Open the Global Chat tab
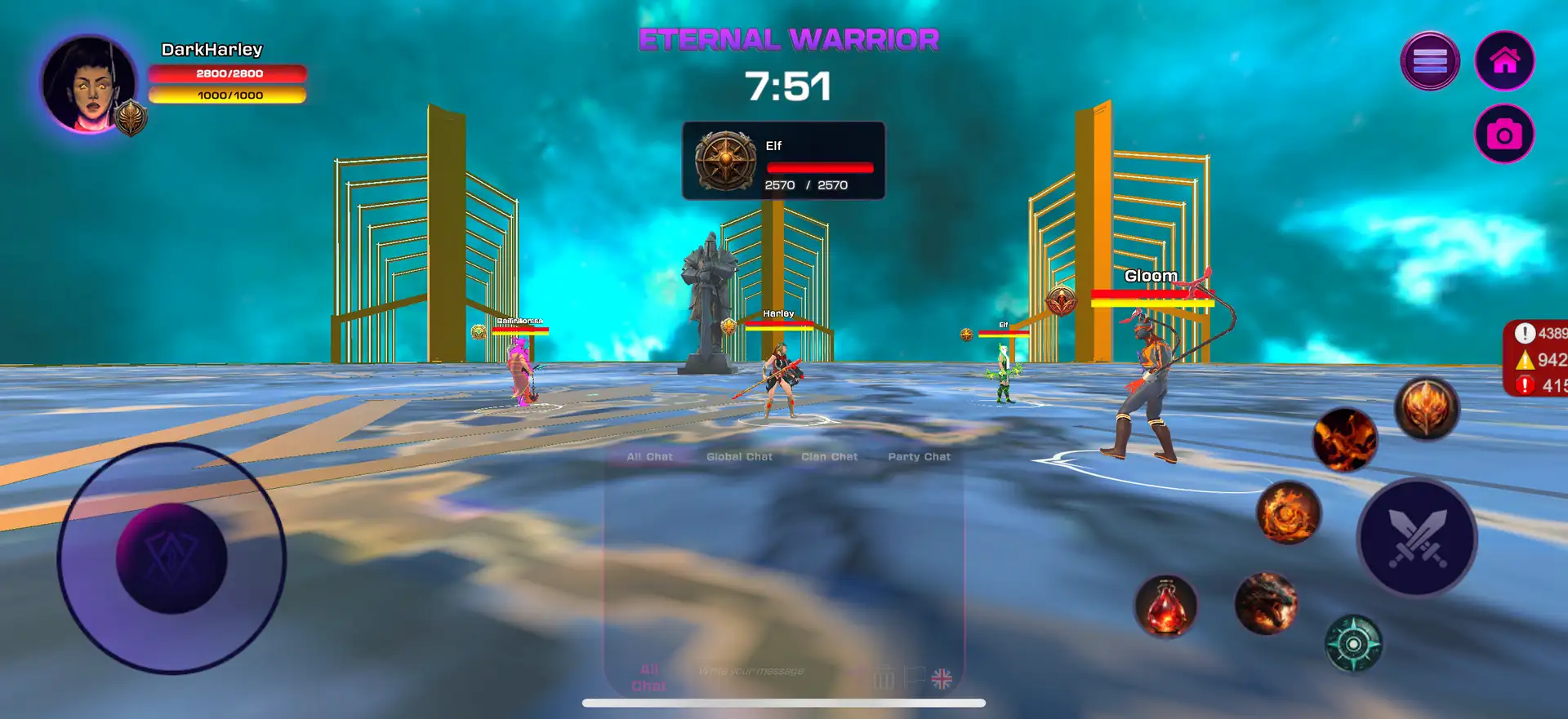The width and height of the screenshot is (1568, 719). pos(739,457)
